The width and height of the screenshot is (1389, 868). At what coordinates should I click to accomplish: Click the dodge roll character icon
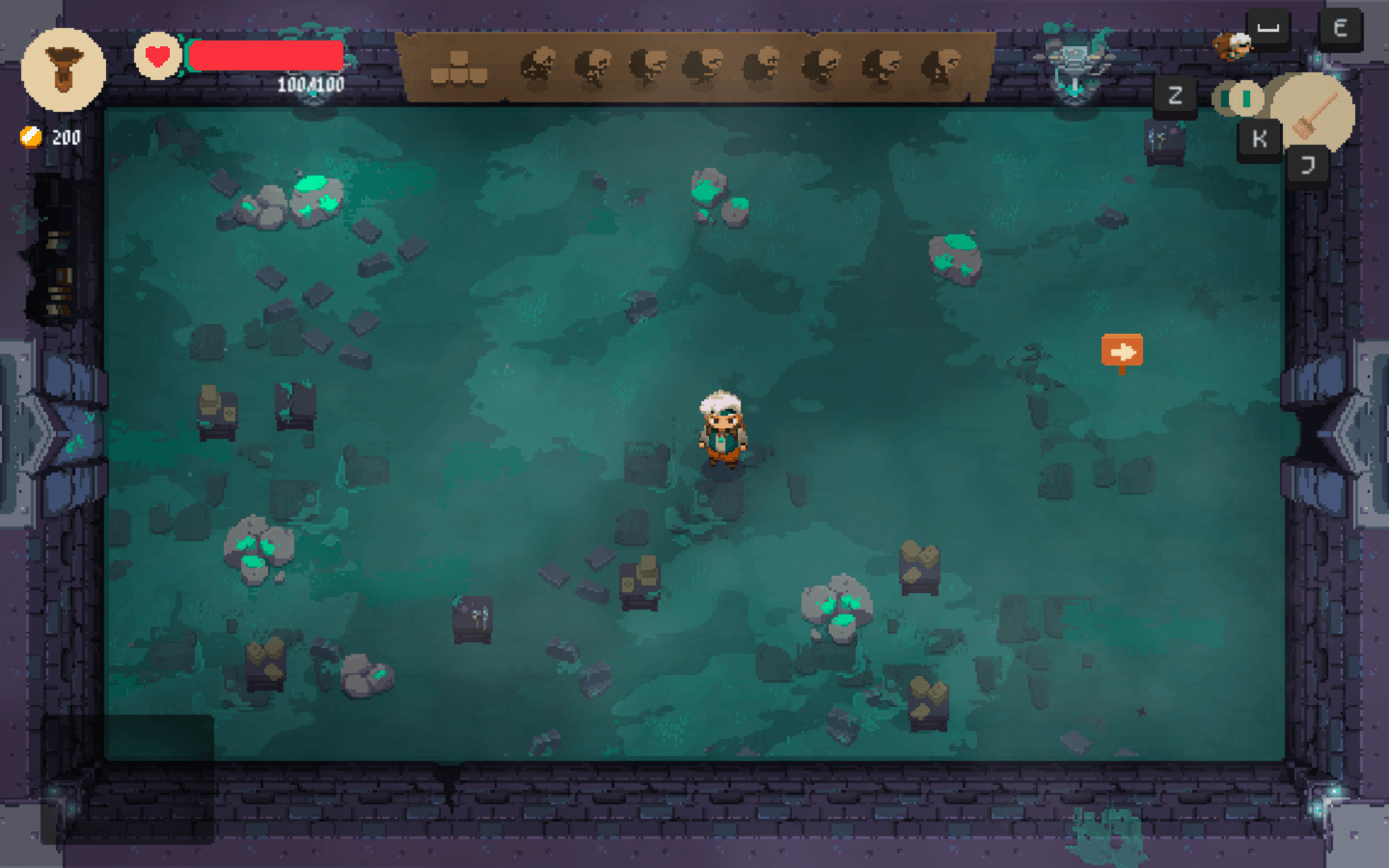[1232, 43]
